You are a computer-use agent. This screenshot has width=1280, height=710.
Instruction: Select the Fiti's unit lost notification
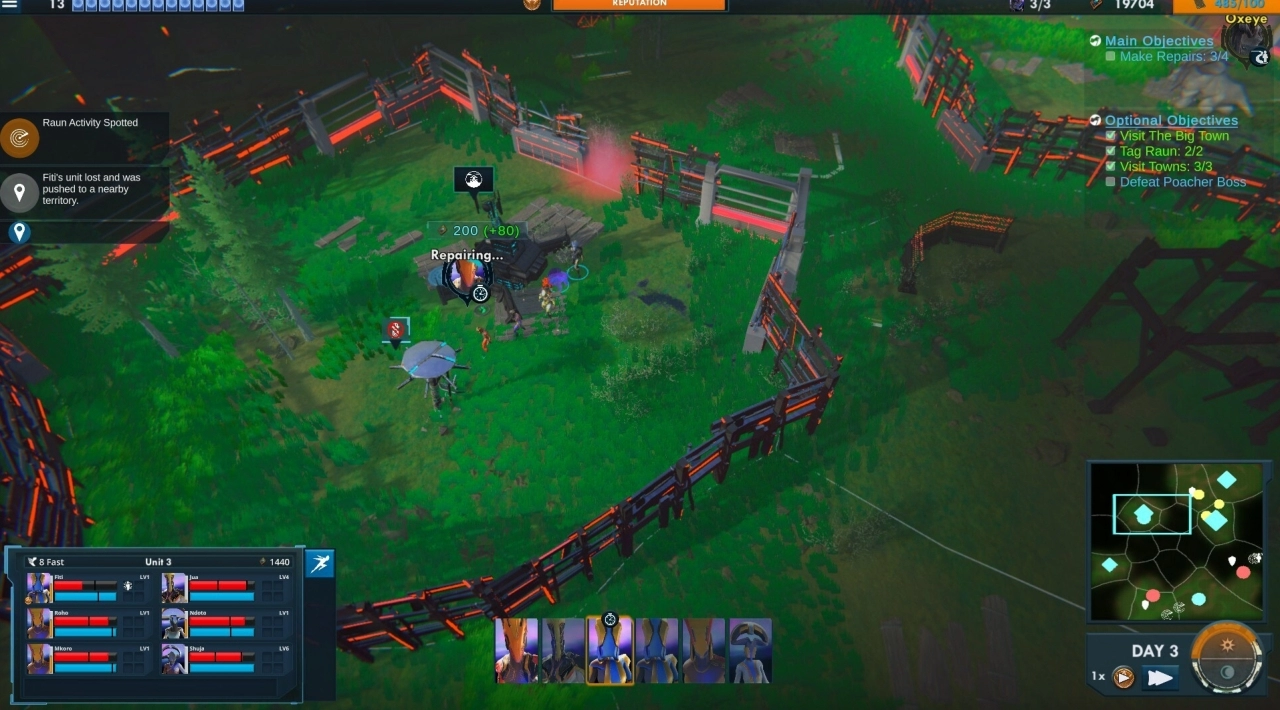pos(20,192)
